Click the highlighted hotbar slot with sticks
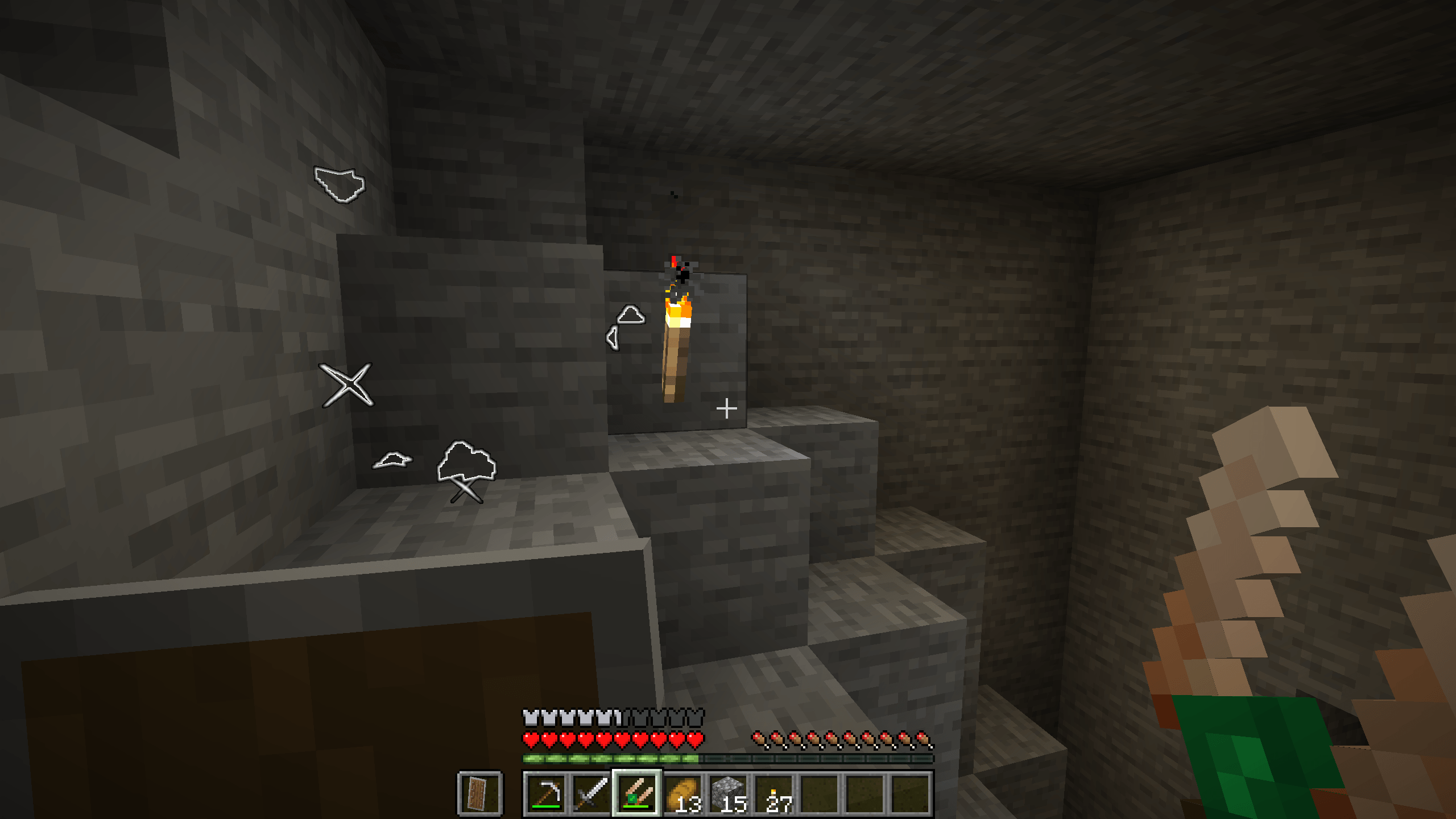 click(x=637, y=793)
